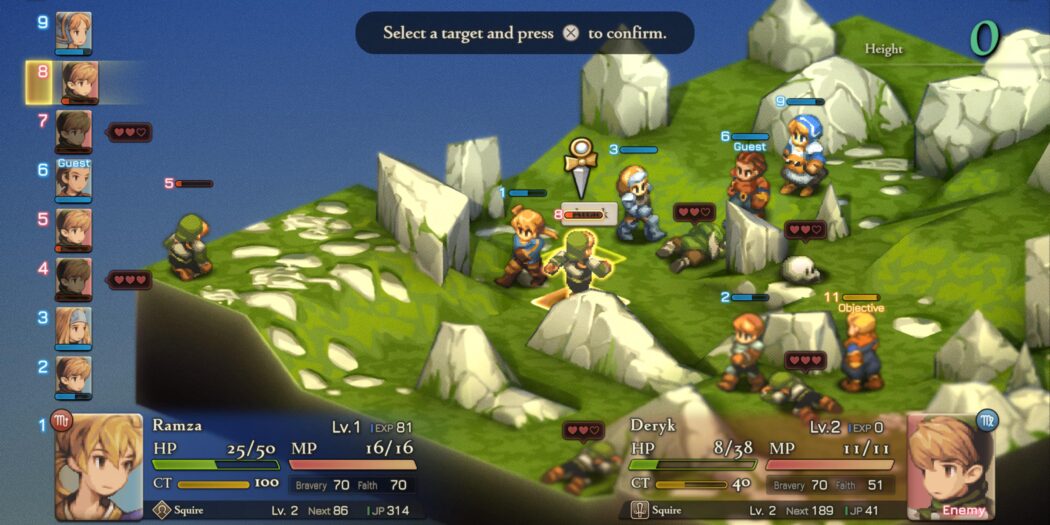Choose the allied unit marked 2
The height and width of the screenshot is (525, 1050).
click(743, 350)
